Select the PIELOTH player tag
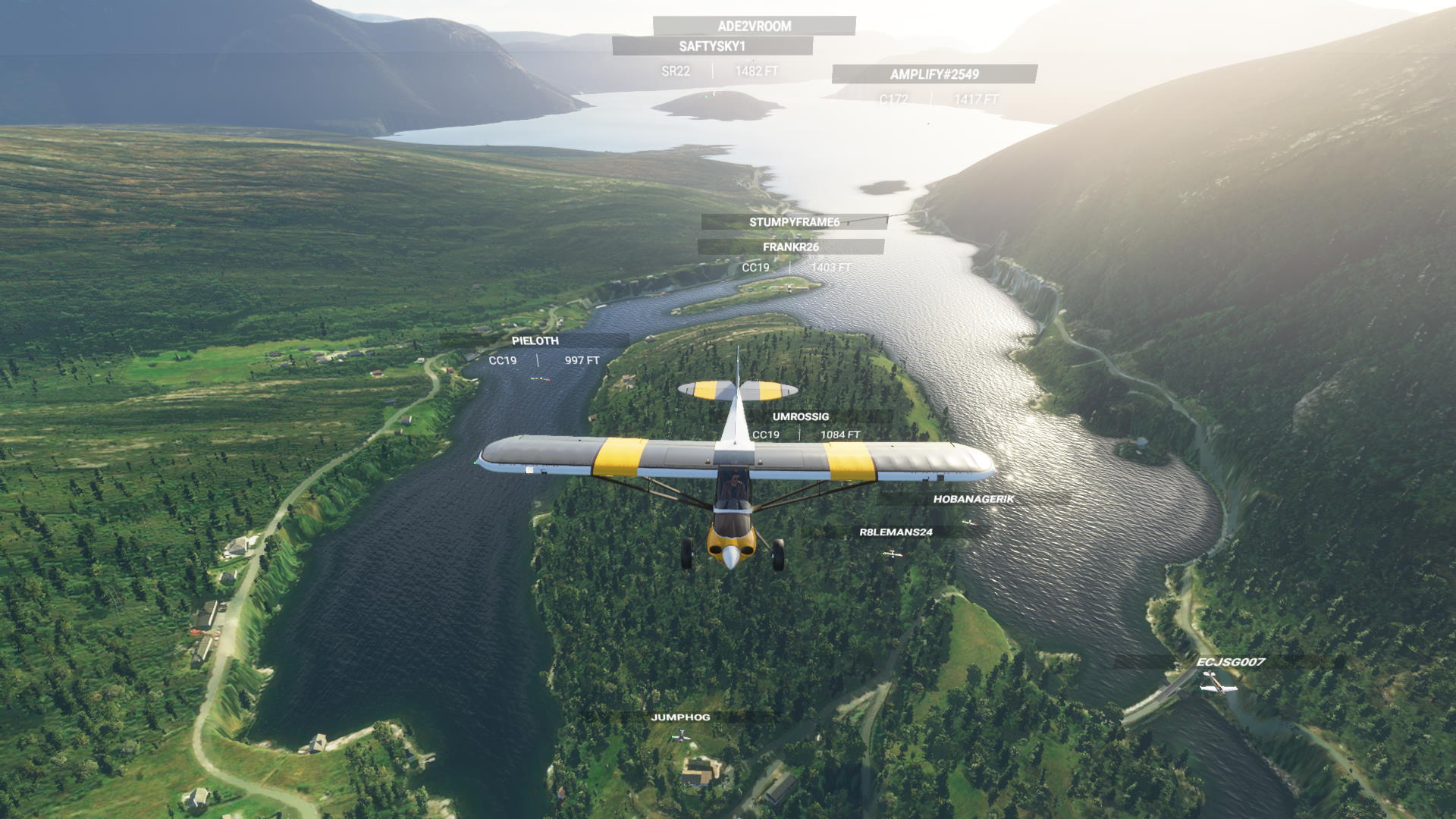The image size is (1456, 819). pos(535,341)
